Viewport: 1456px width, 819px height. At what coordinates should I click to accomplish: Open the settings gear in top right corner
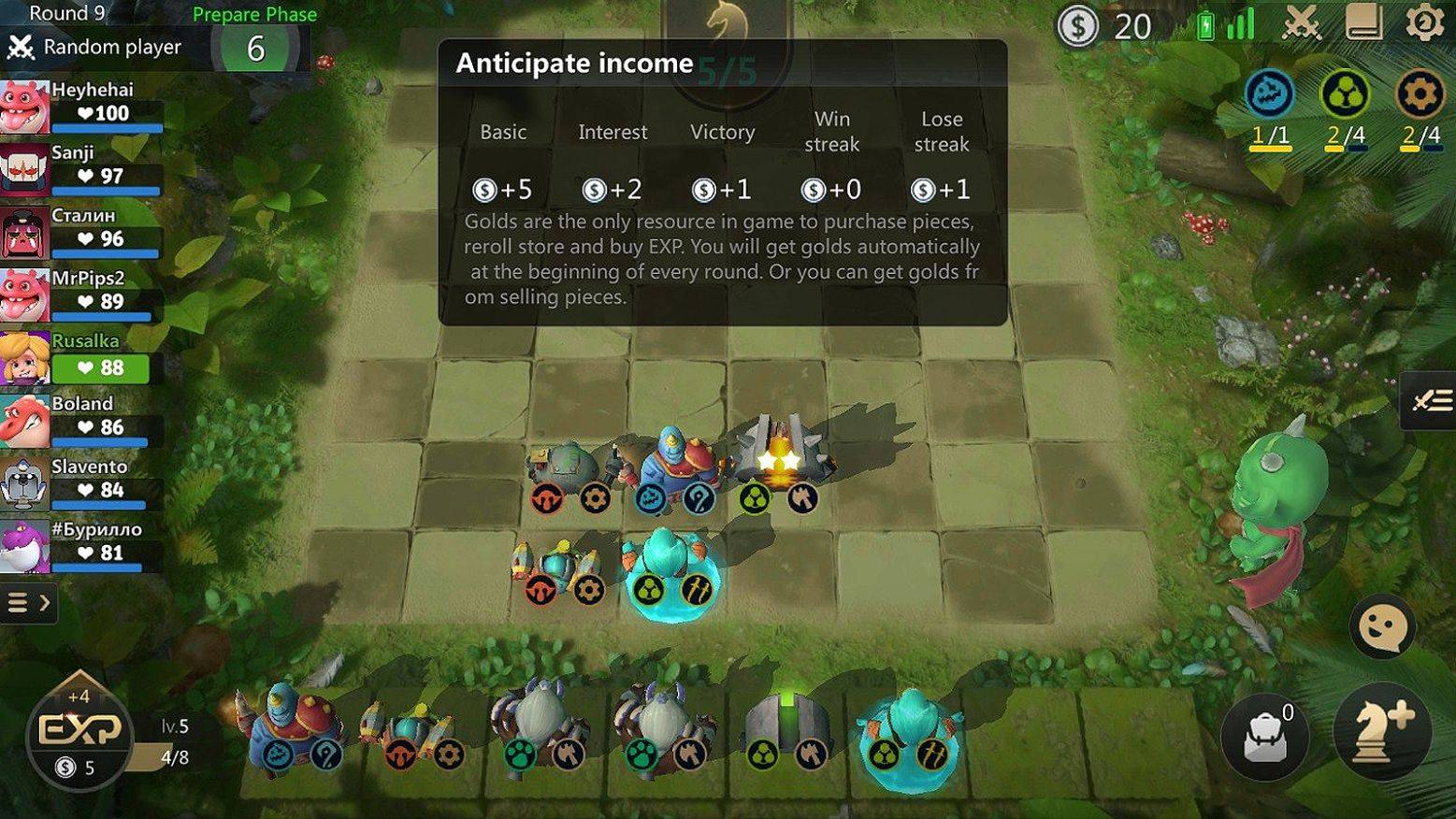point(1423,25)
